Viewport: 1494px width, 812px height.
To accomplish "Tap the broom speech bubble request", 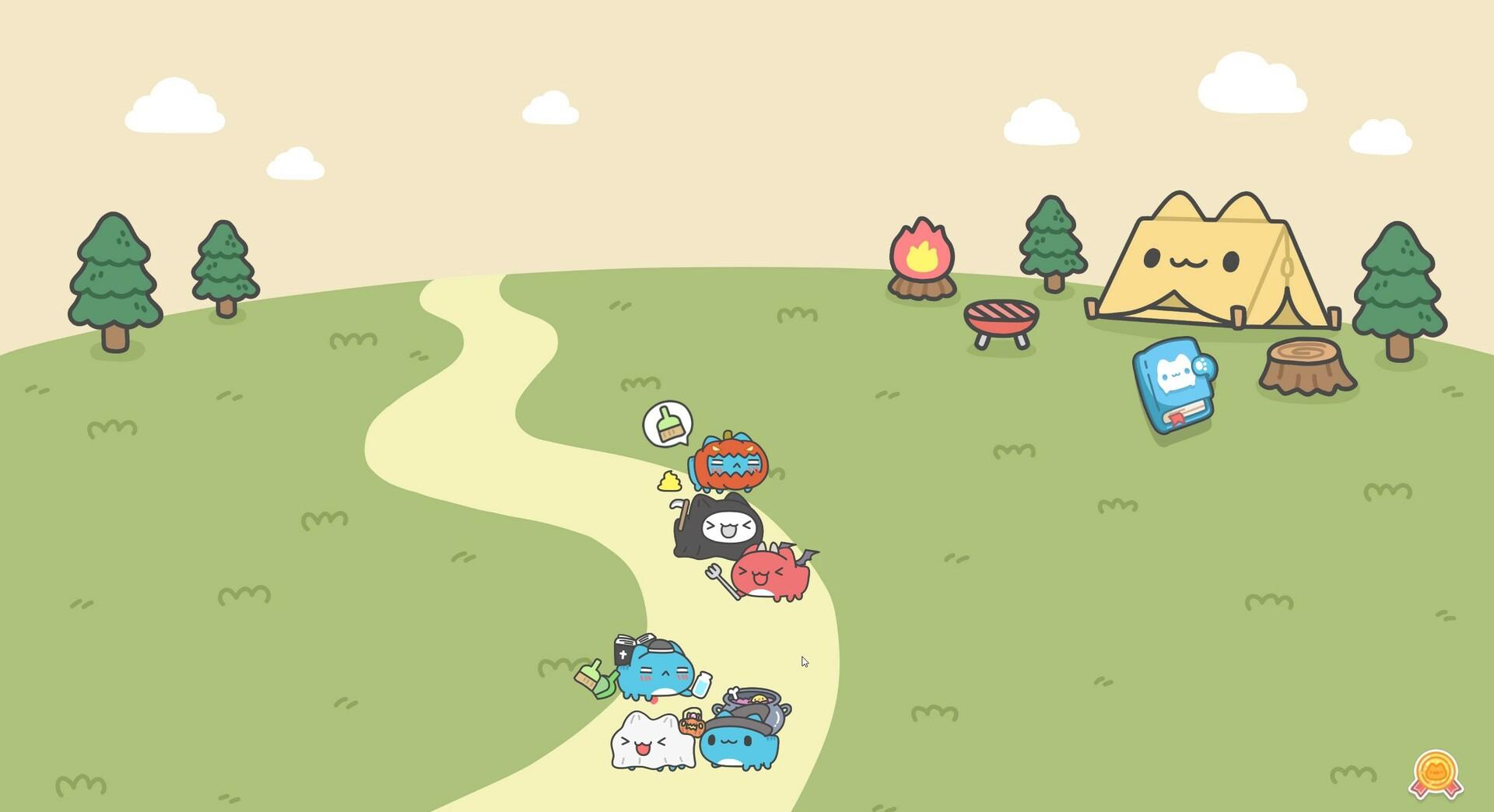I will click(667, 424).
